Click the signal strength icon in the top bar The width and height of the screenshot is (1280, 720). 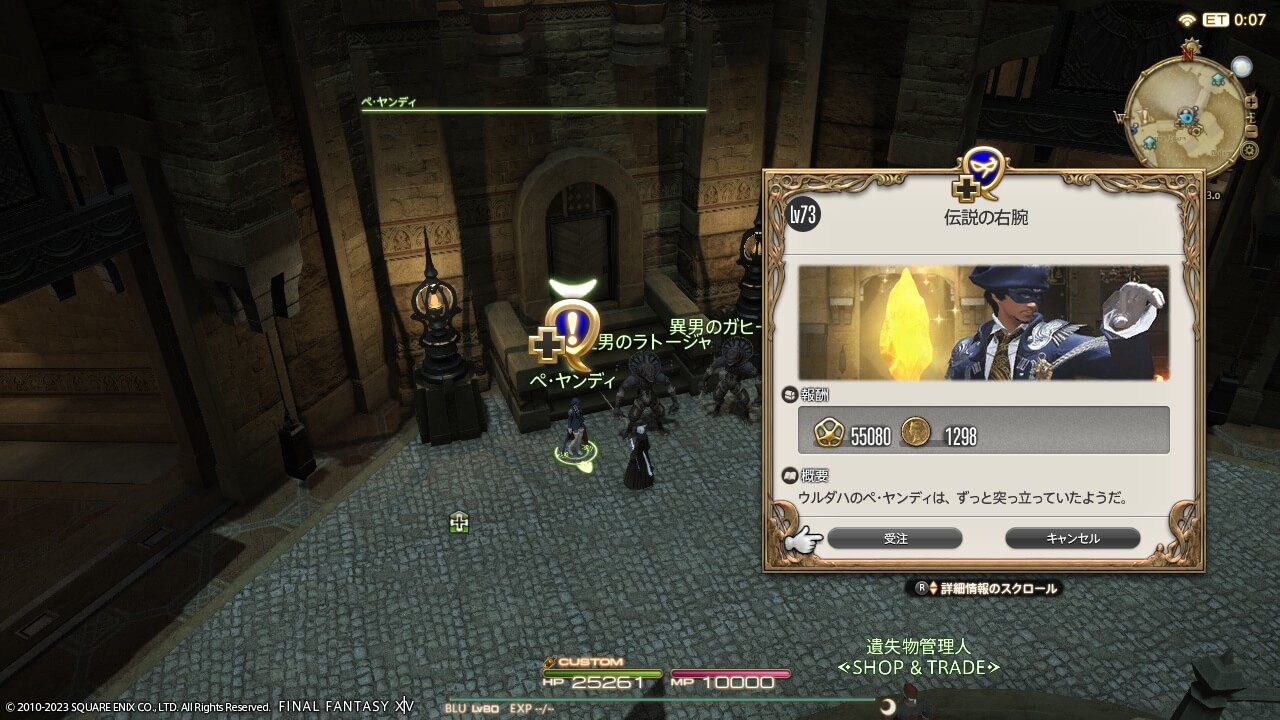(x=1187, y=20)
